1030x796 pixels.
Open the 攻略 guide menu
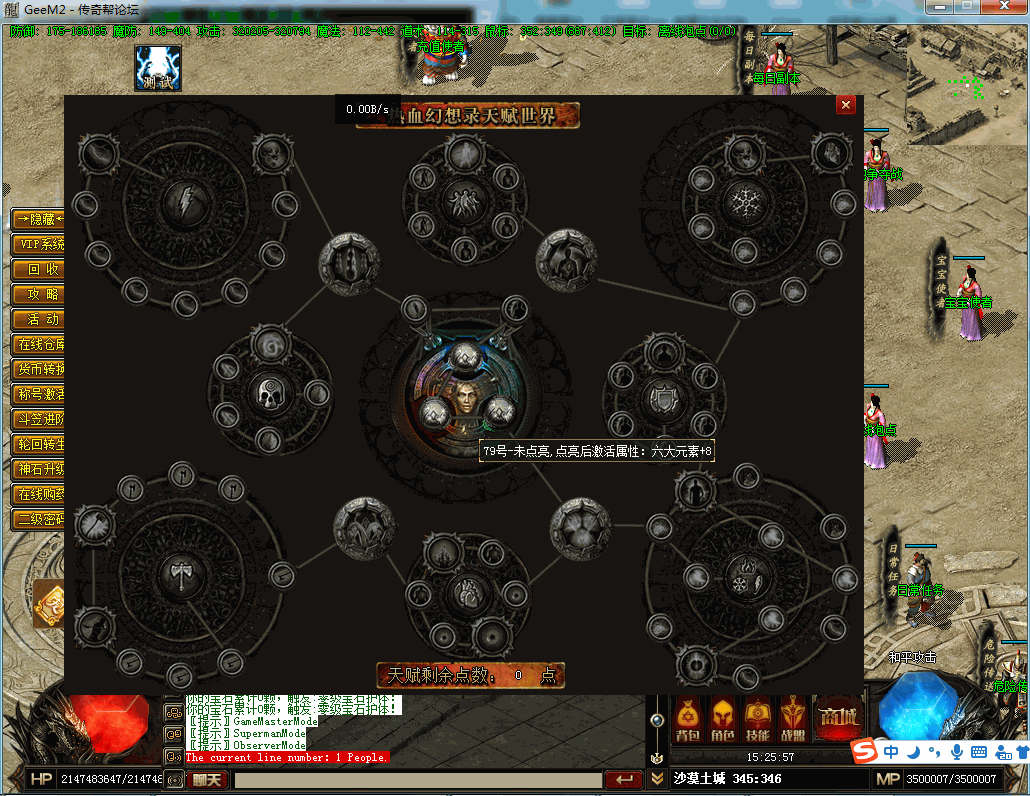(x=39, y=294)
